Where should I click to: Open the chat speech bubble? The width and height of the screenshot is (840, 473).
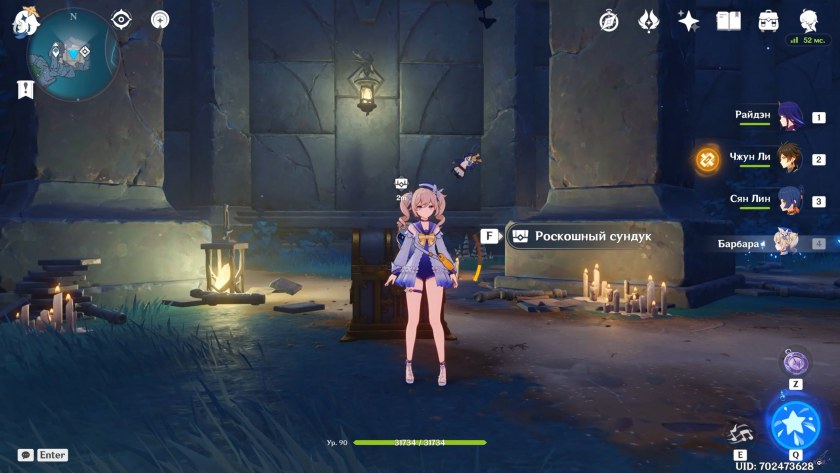tap(25, 455)
